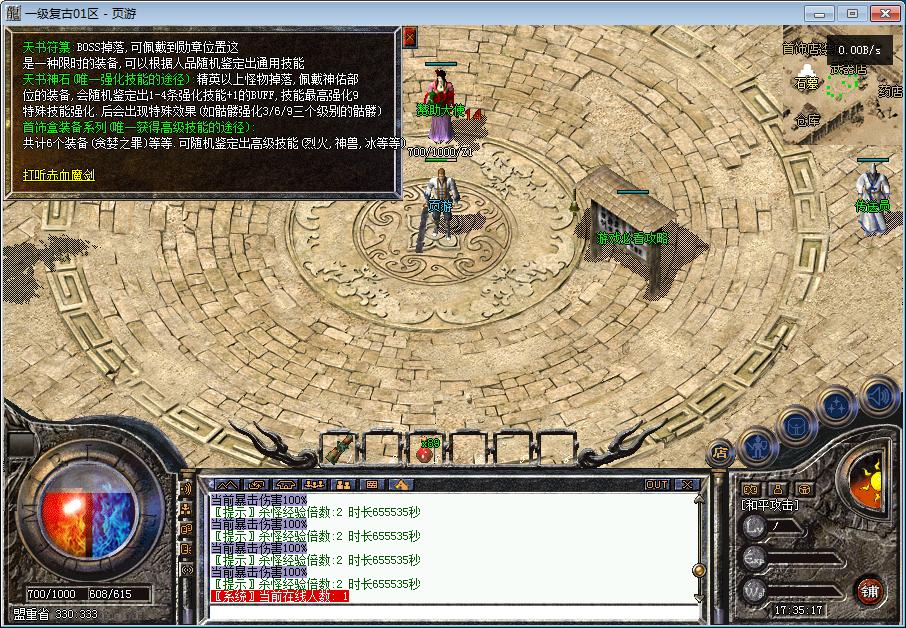This screenshot has height=628, width=906.
Task: Click the OUT button above chat
Action: pos(656,485)
